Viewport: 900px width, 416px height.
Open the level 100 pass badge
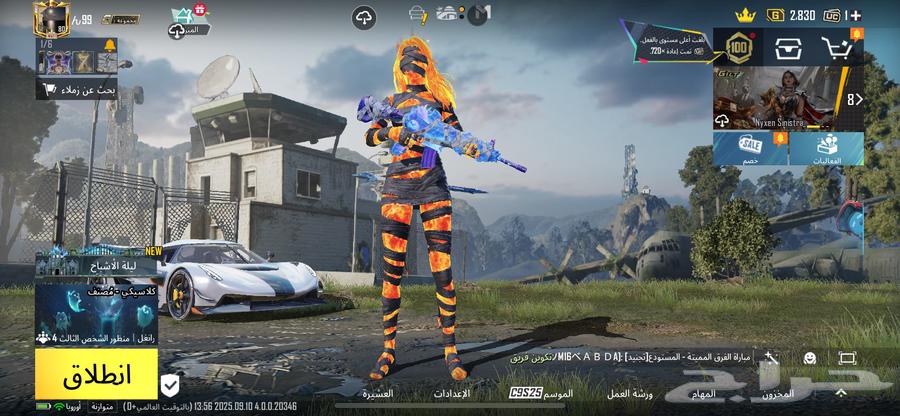(x=738, y=46)
